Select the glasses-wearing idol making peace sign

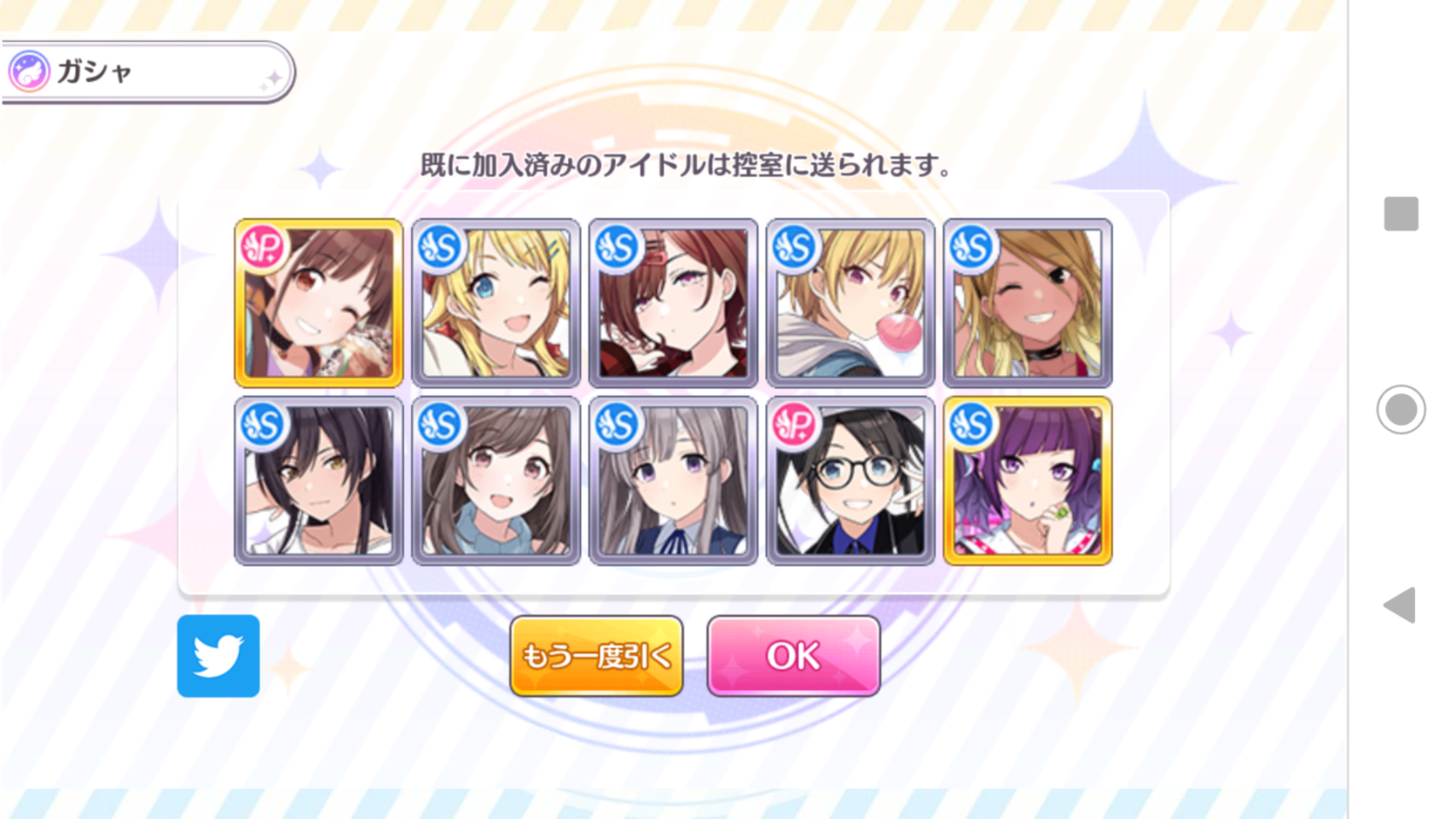click(850, 480)
